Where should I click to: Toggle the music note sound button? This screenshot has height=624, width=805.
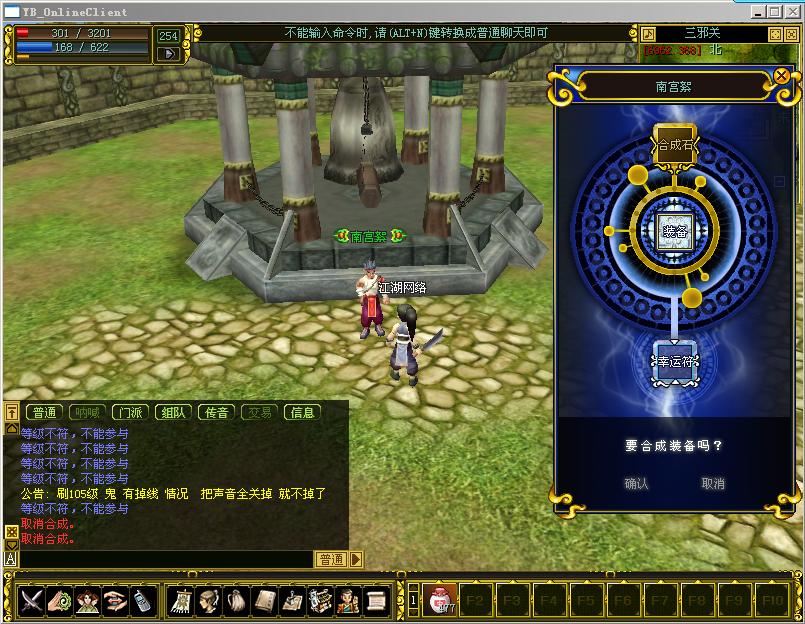tap(648, 33)
